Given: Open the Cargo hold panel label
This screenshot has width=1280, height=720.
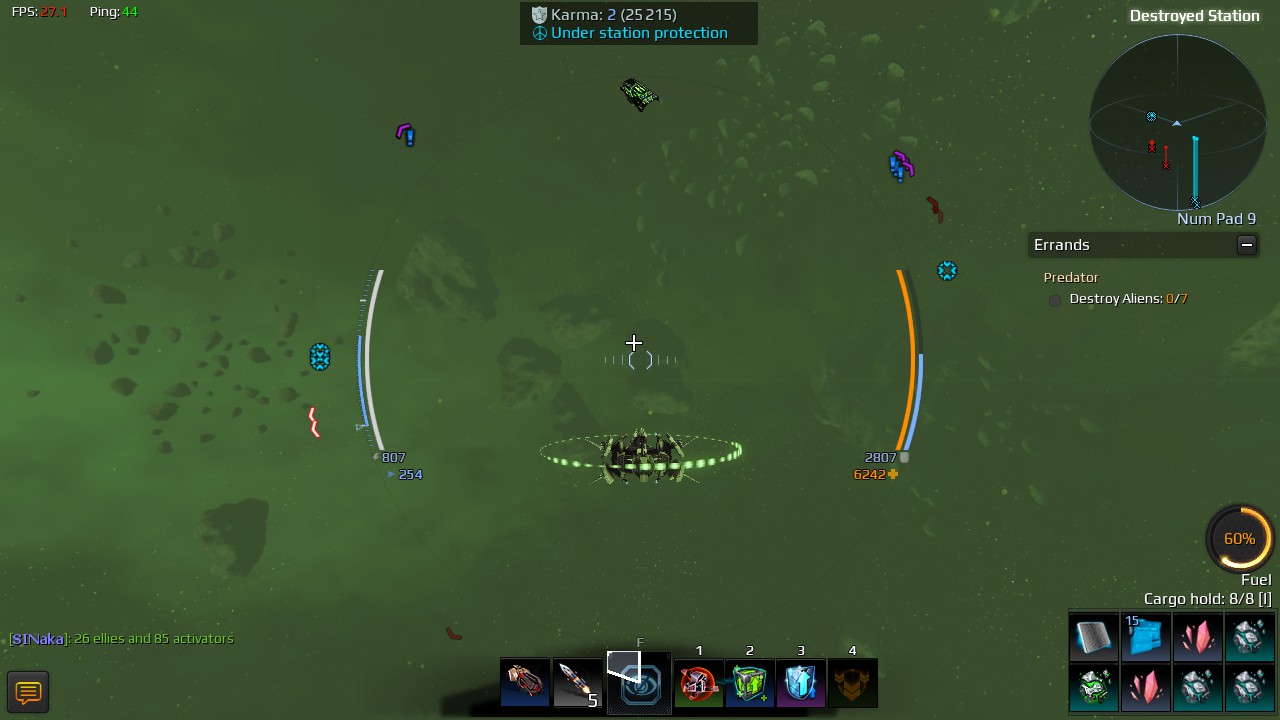Looking at the screenshot, I should coord(1207,599).
